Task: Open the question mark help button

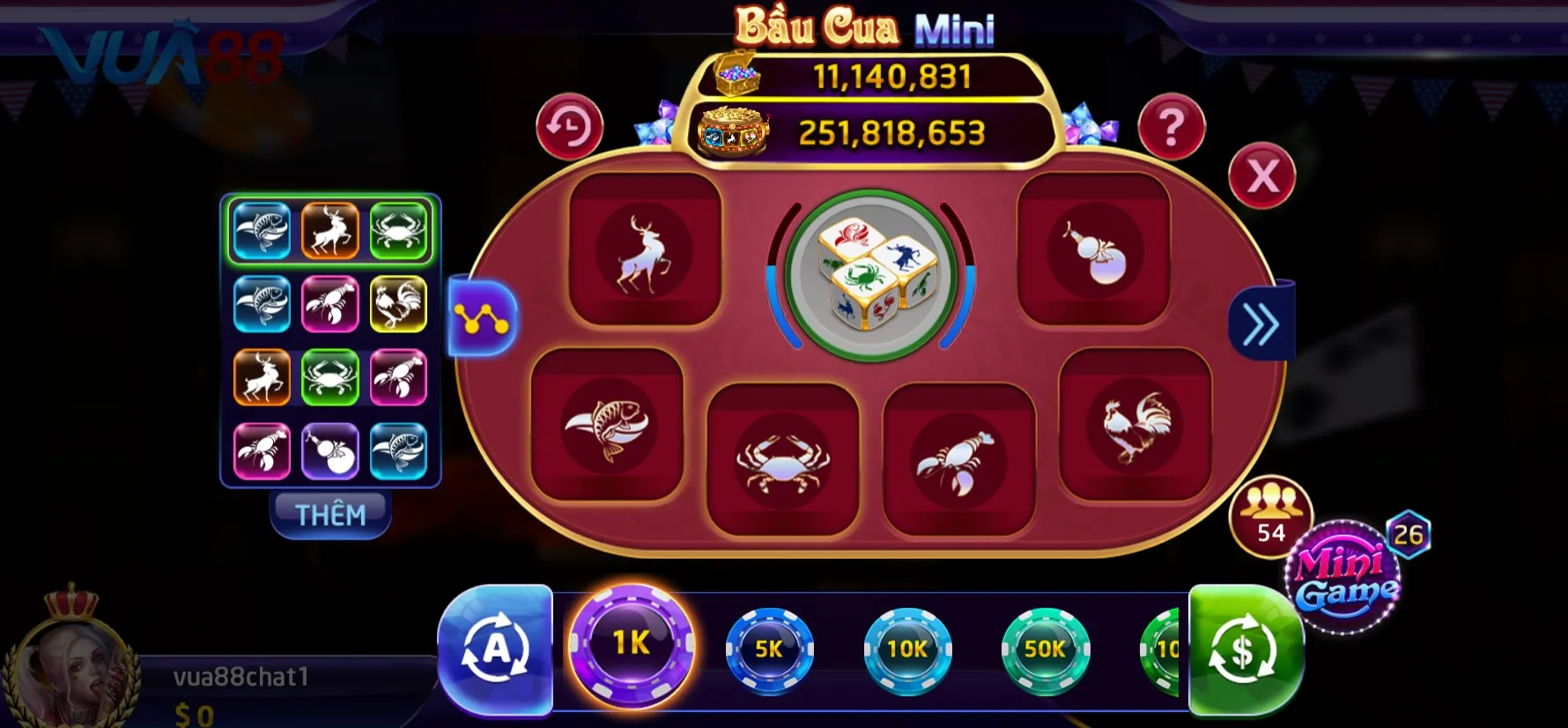Action: 1171,128
